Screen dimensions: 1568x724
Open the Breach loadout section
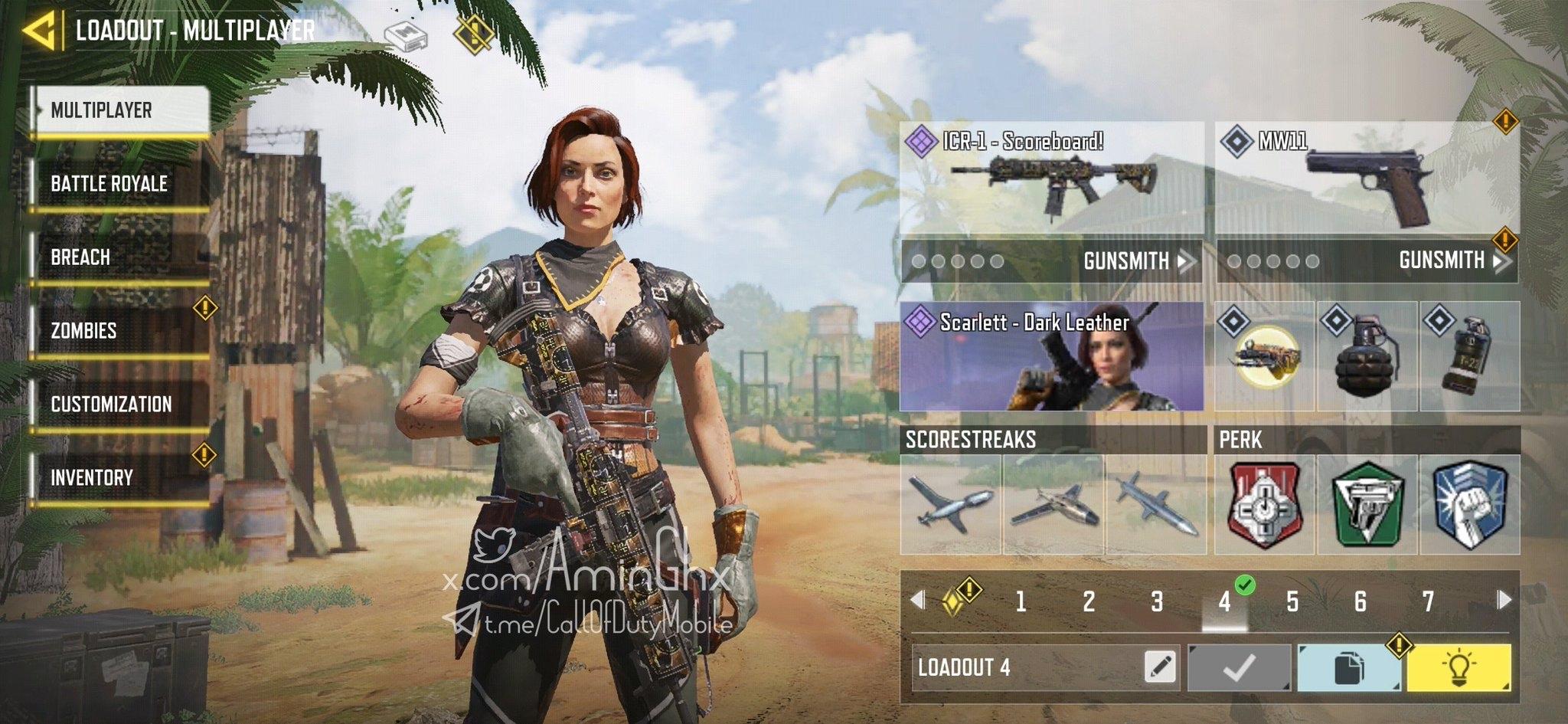pos(119,257)
